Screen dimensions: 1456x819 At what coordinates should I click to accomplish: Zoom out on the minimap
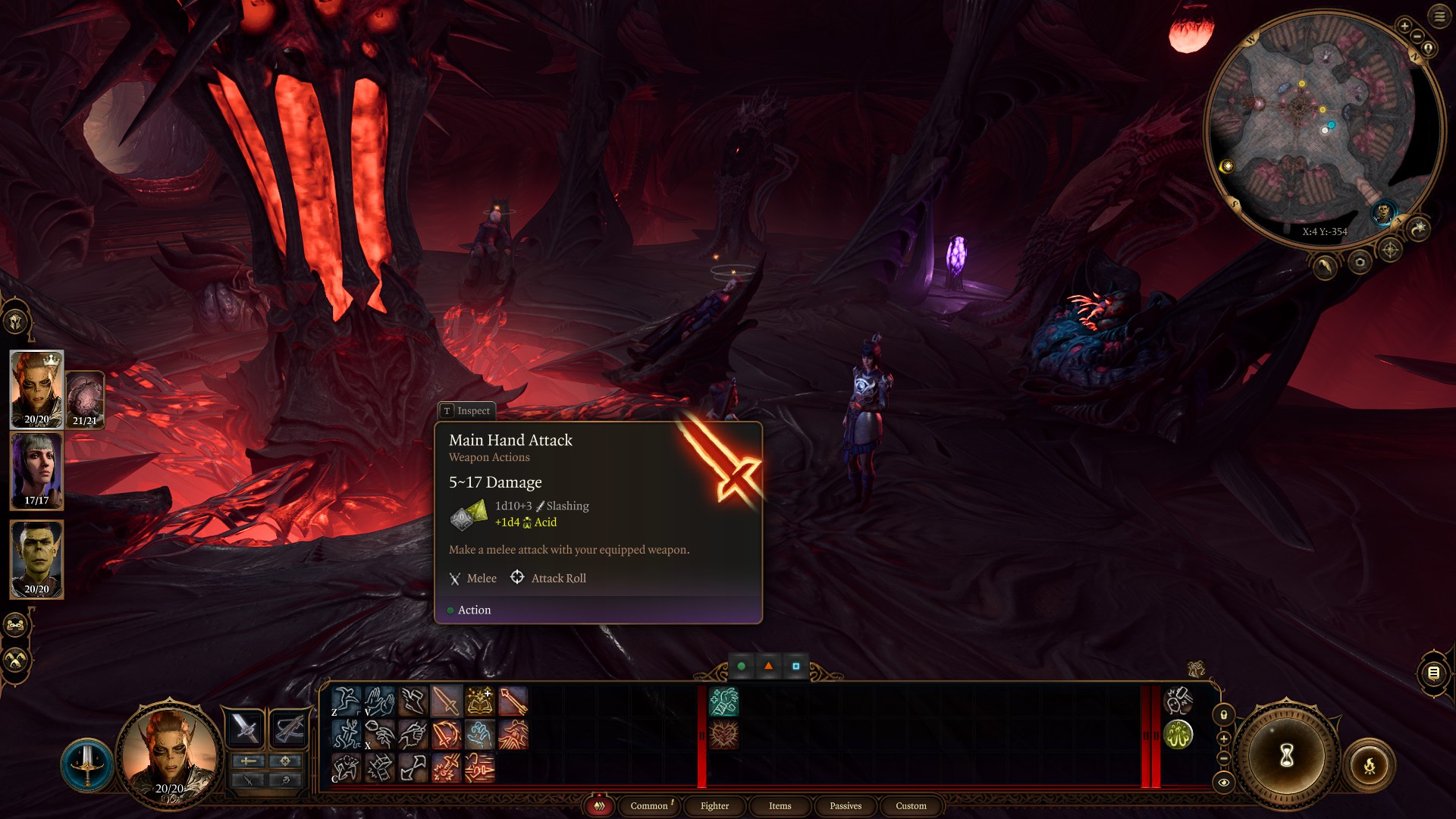coord(1417,36)
